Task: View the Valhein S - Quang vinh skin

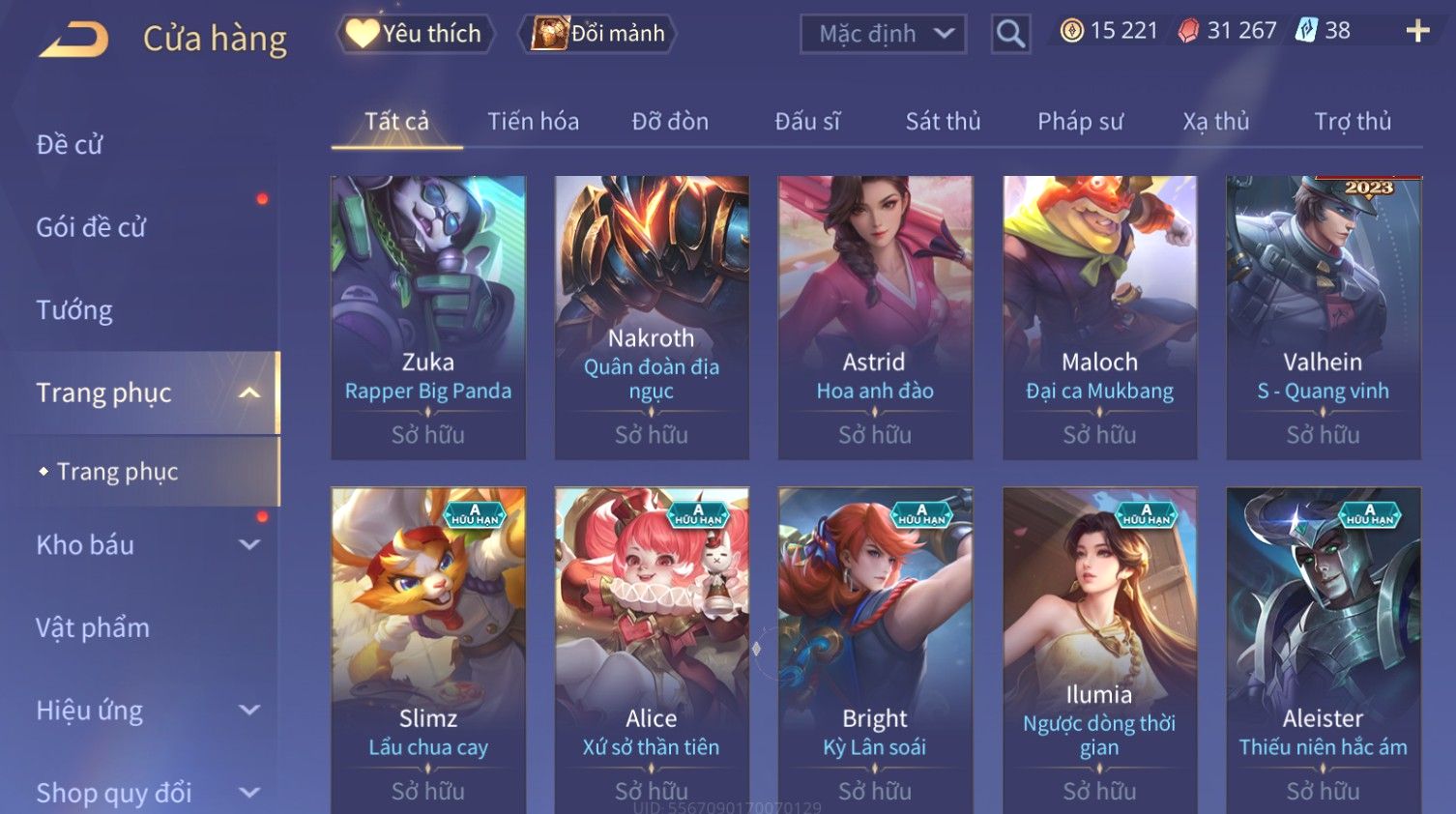Action: (x=1323, y=317)
